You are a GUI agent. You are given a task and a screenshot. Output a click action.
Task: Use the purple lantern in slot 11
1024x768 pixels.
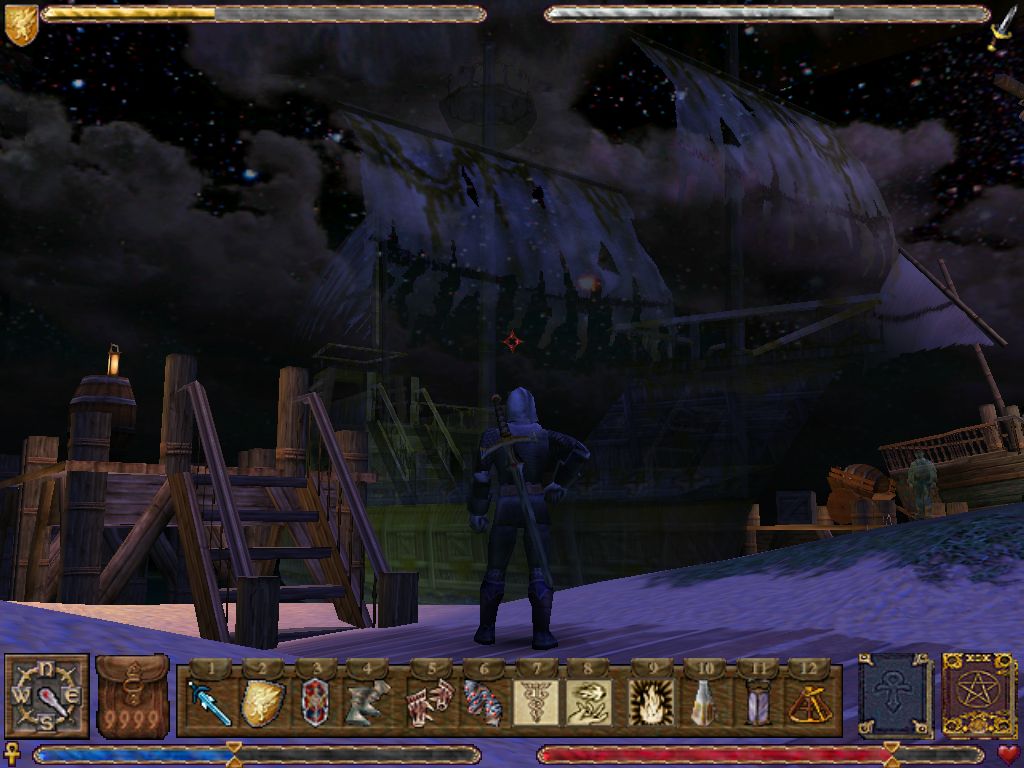click(x=758, y=703)
